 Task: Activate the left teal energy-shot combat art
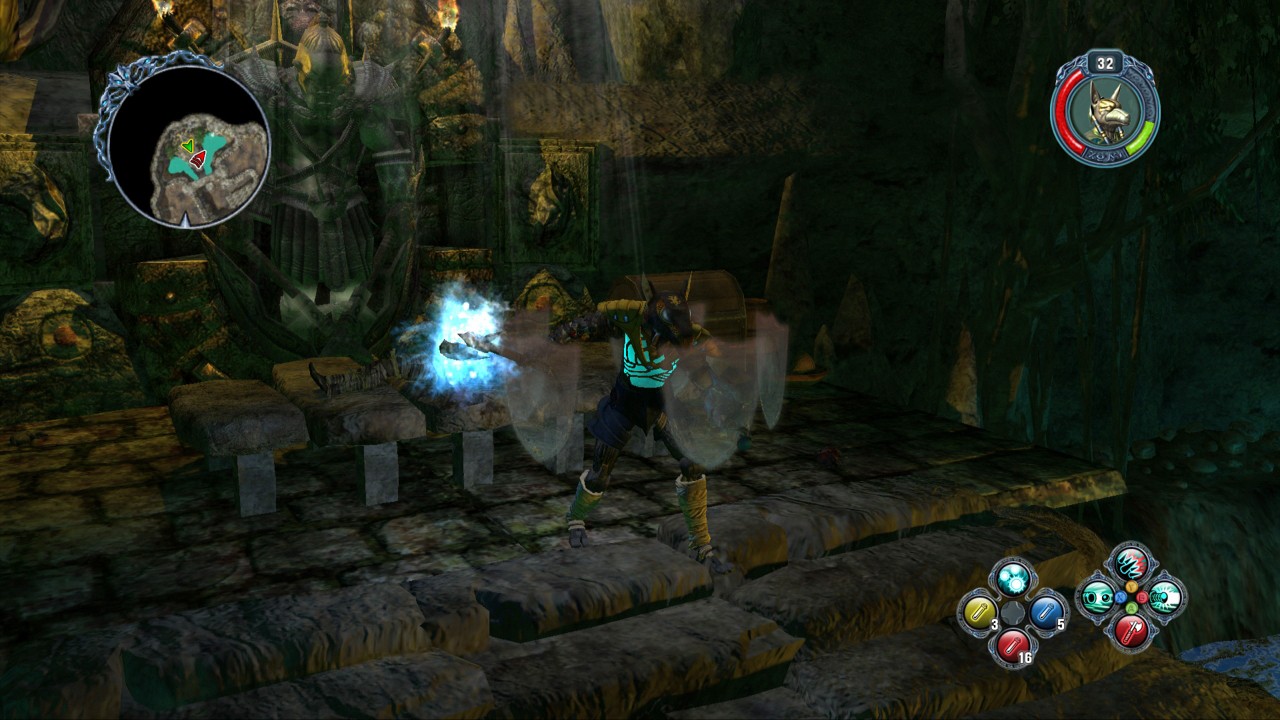pos(1097,597)
